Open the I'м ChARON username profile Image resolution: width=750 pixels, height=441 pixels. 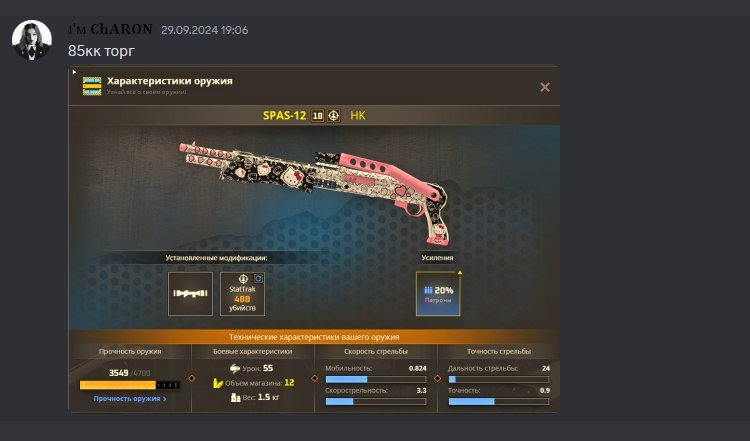(x=110, y=29)
